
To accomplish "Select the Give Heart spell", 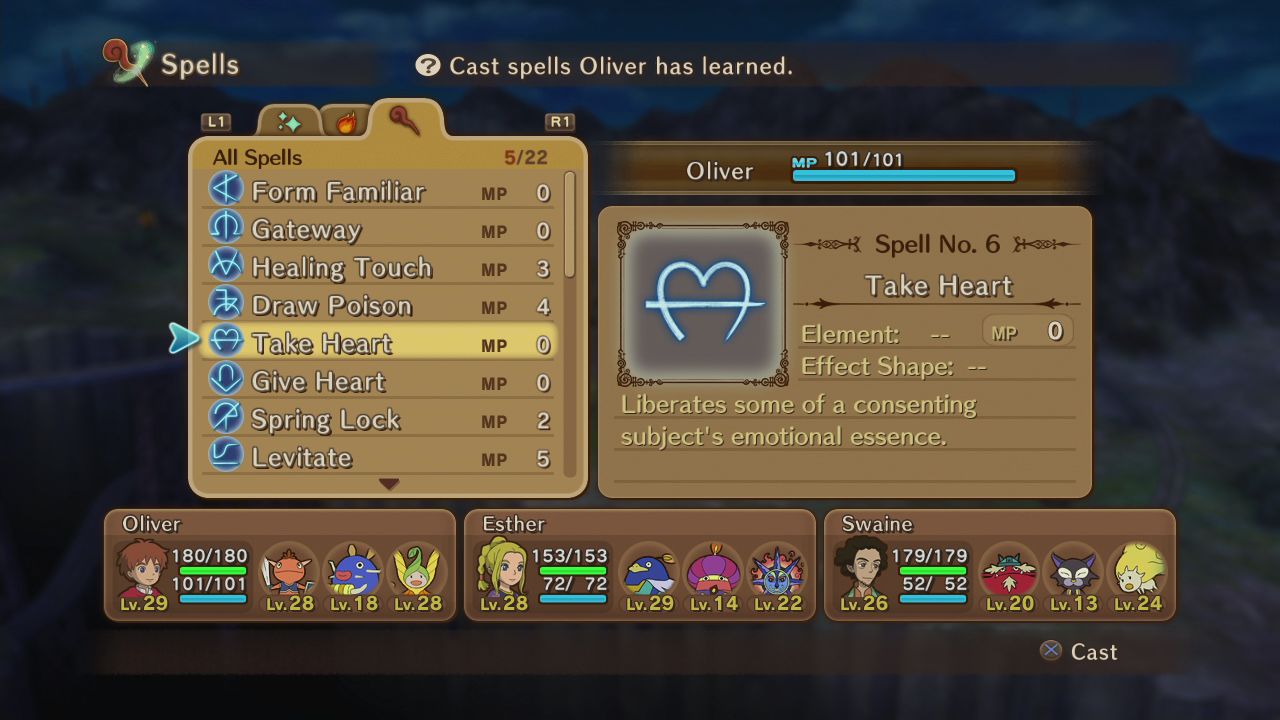I will click(318, 381).
